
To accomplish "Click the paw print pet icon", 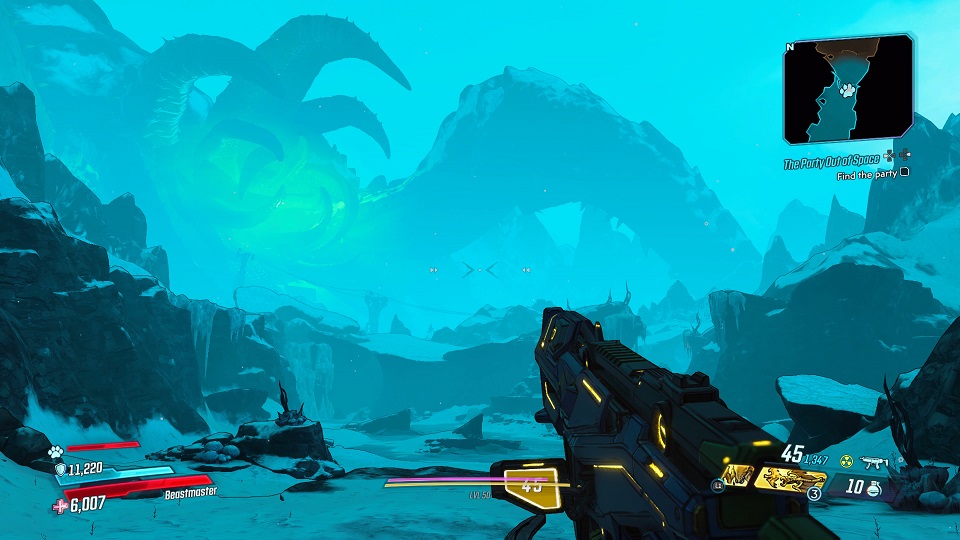I will pyautogui.click(x=56, y=452).
